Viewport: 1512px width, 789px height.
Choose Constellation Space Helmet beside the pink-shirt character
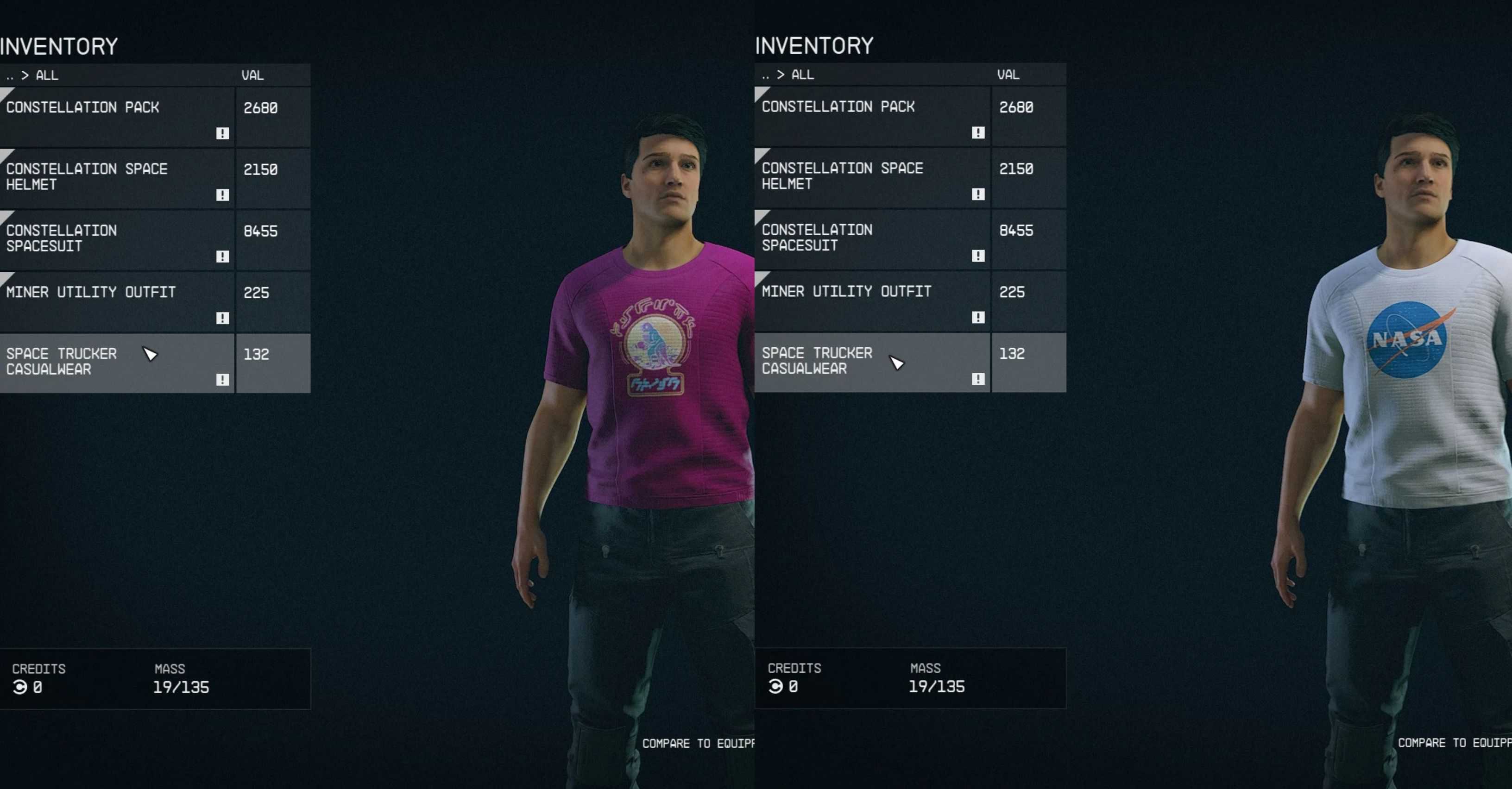point(117,178)
